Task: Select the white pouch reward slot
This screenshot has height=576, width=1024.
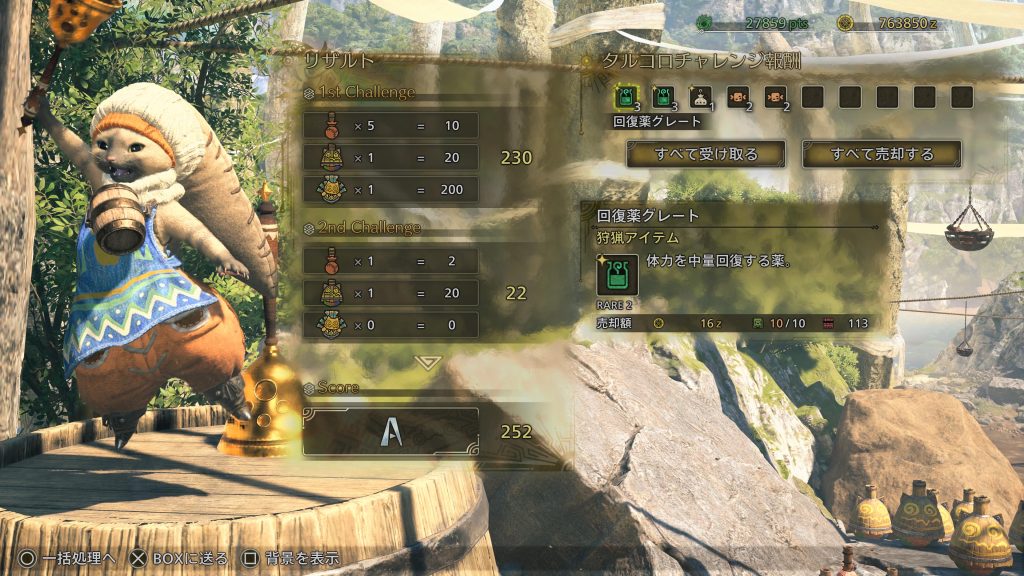Action: point(700,97)
